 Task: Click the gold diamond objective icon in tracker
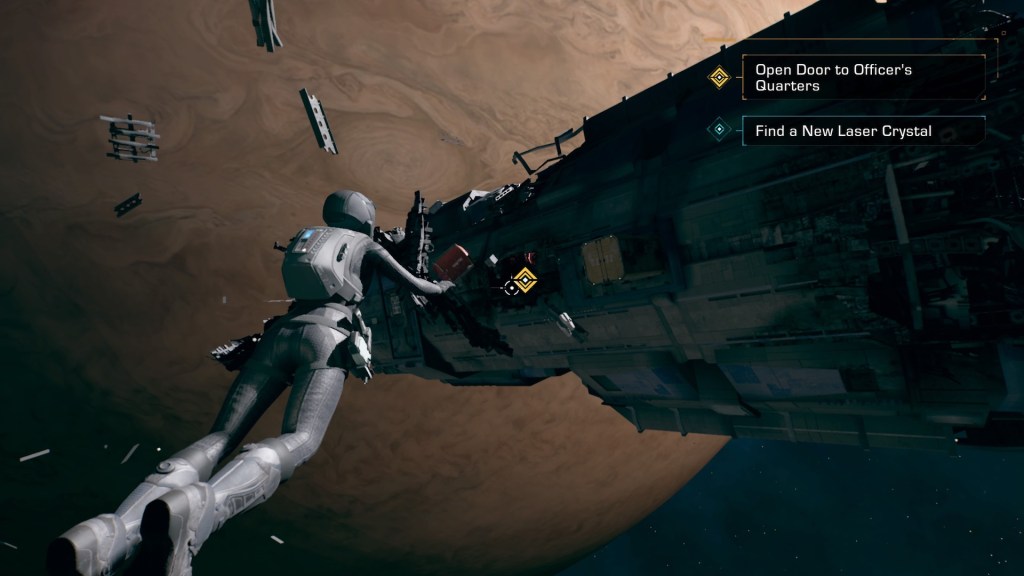718,77
